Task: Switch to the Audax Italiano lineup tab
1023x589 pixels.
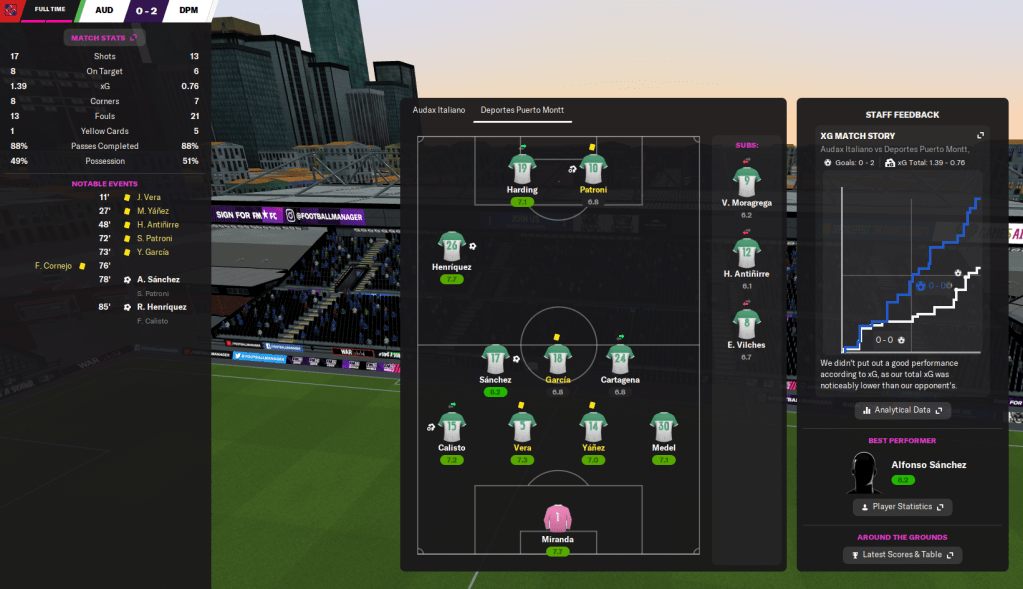Action: tap(439, 110)
